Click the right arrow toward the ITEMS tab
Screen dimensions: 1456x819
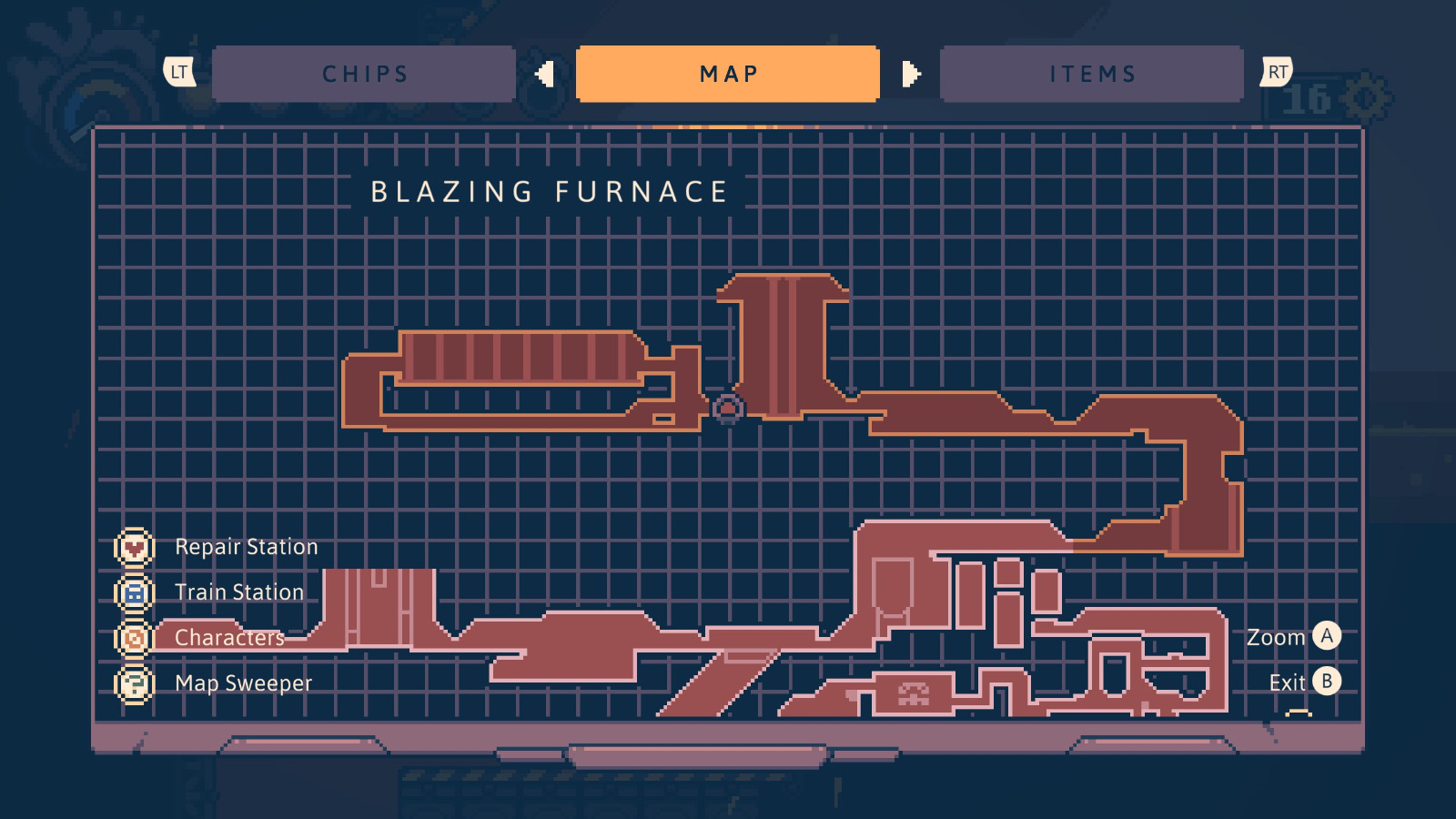pyautogui.click(x=910, y=73)
